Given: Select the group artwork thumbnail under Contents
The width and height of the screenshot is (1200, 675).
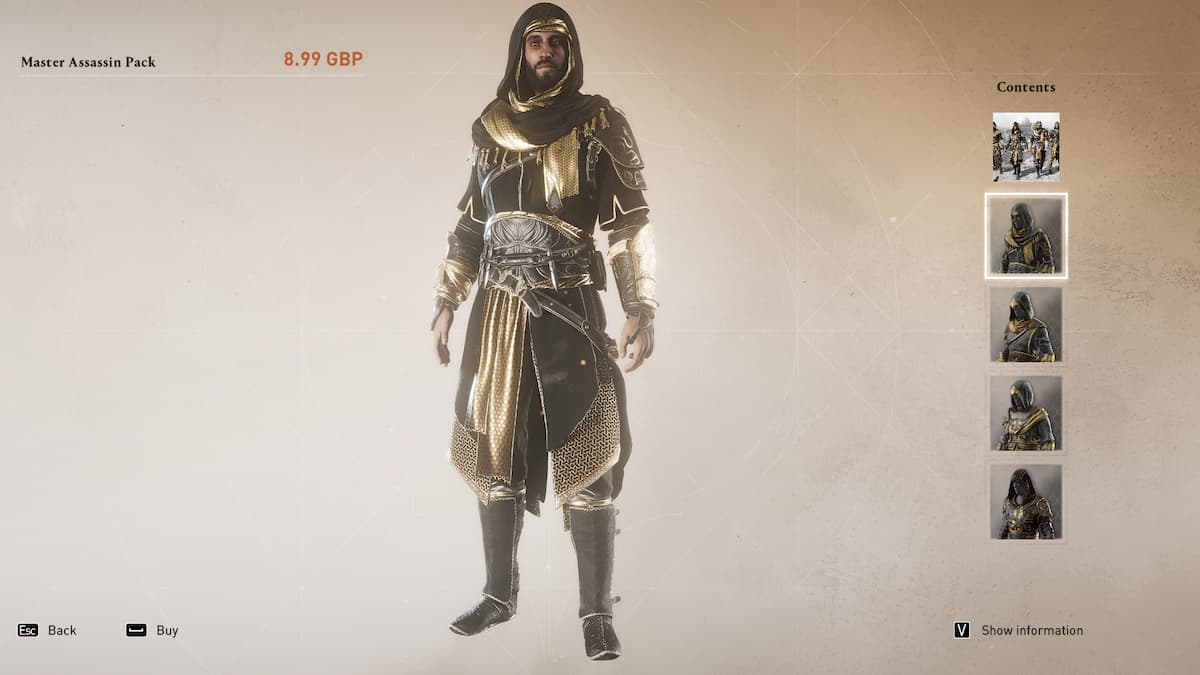Looking at the screenshot, I should pos(1025,147).
